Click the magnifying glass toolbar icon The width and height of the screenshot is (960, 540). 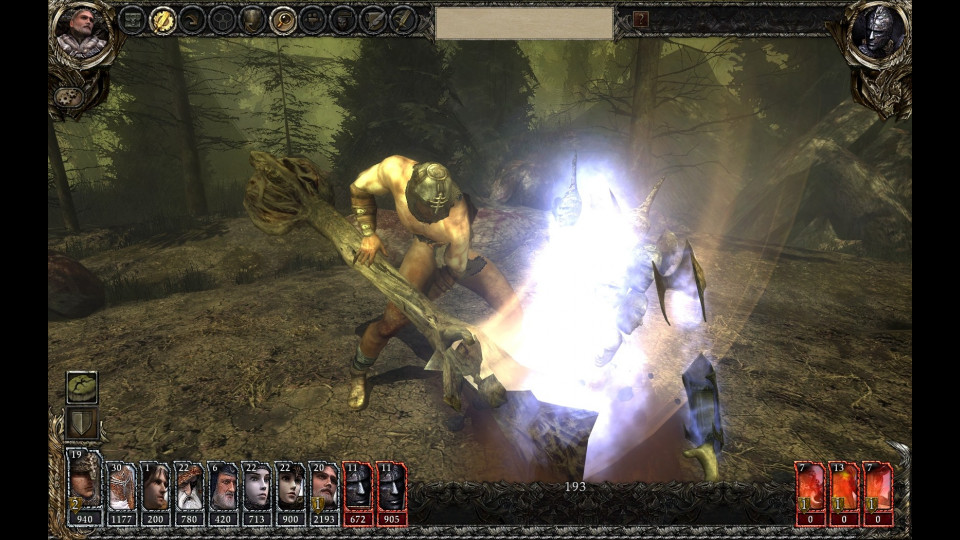(x=283, y=19)
